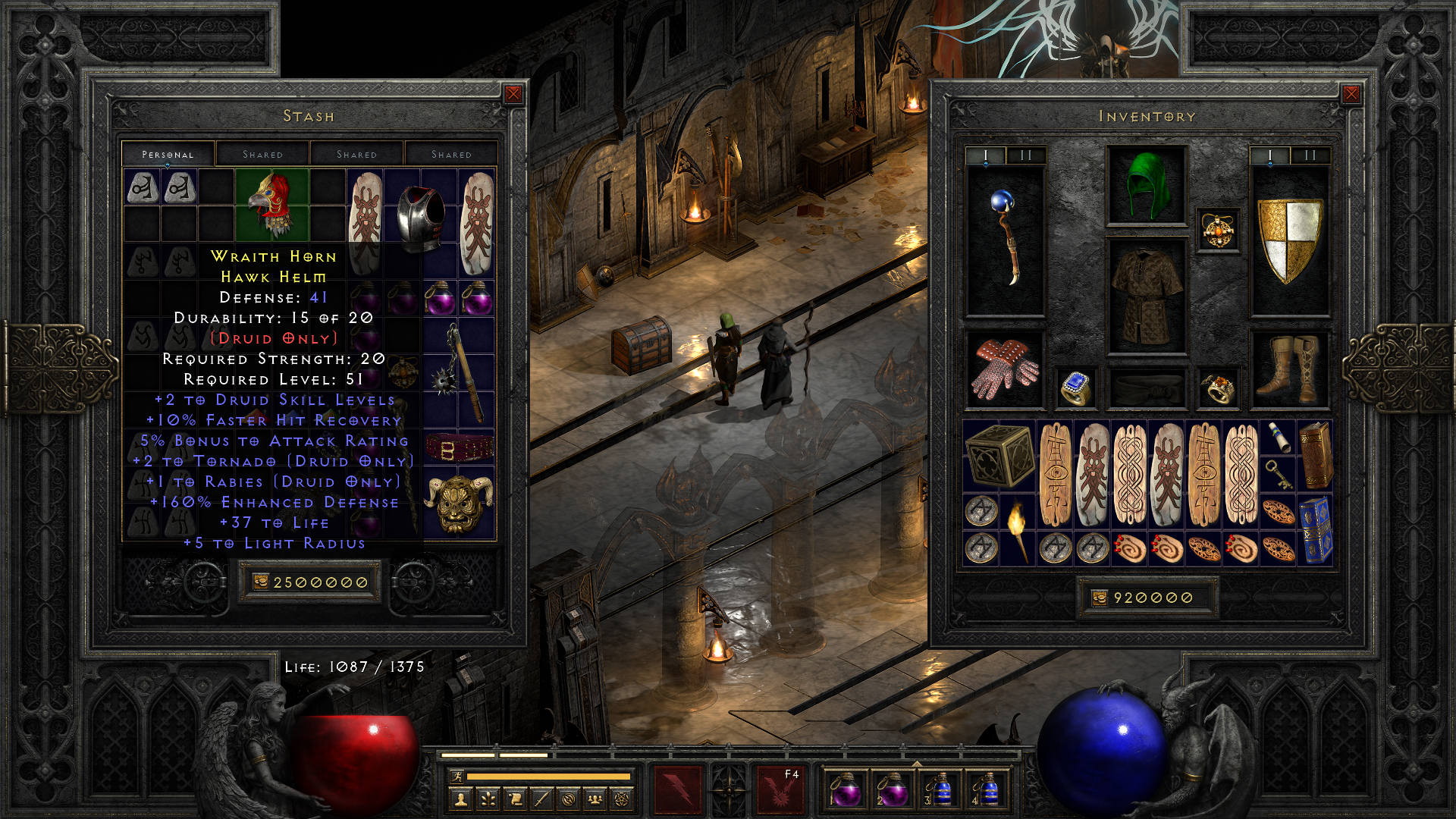Select the equipped gold and white shield
The image size is (1456, 819).
pyautogui.click(x=1289, y=240)
